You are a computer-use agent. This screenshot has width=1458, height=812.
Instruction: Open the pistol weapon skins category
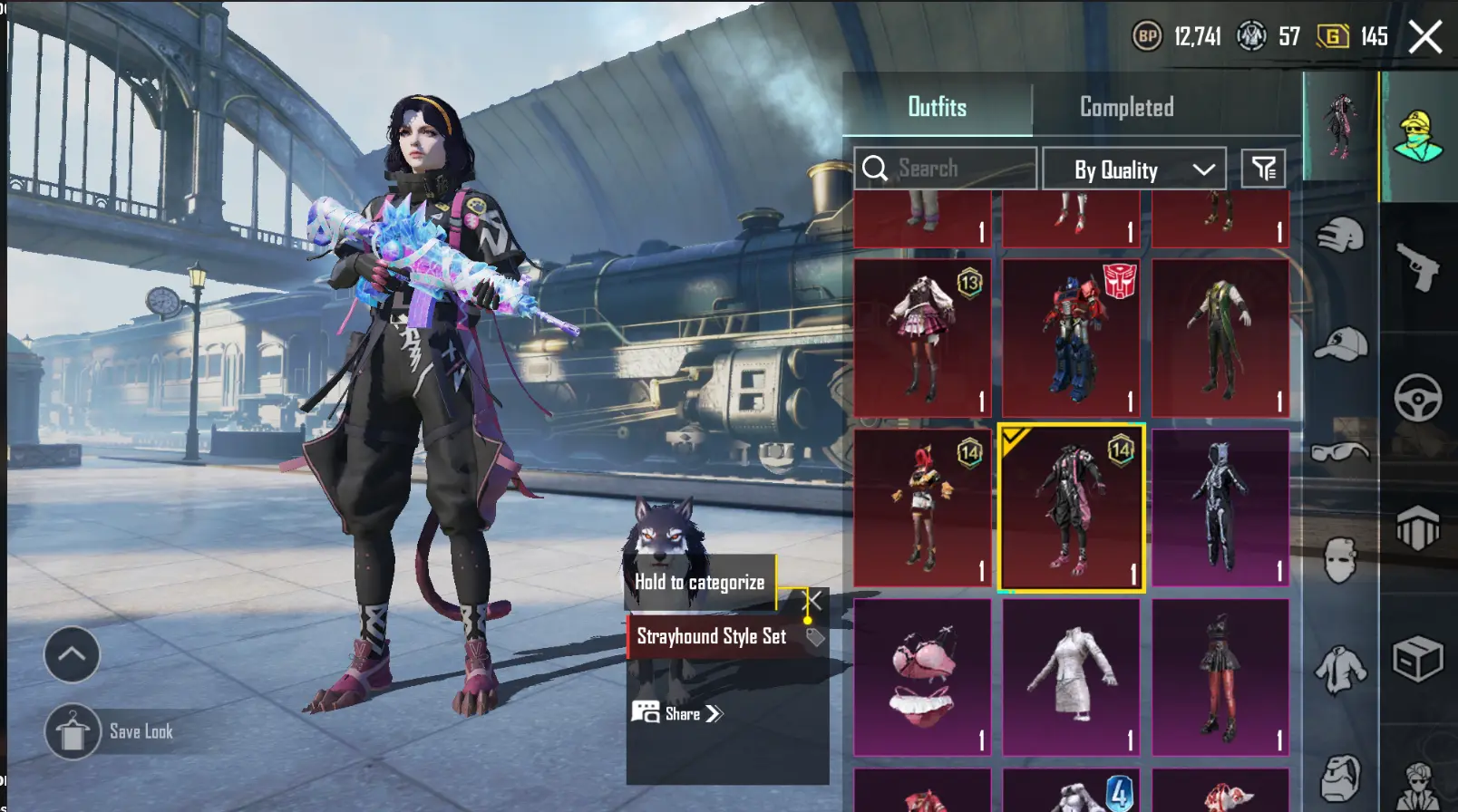click(1418, 266)
